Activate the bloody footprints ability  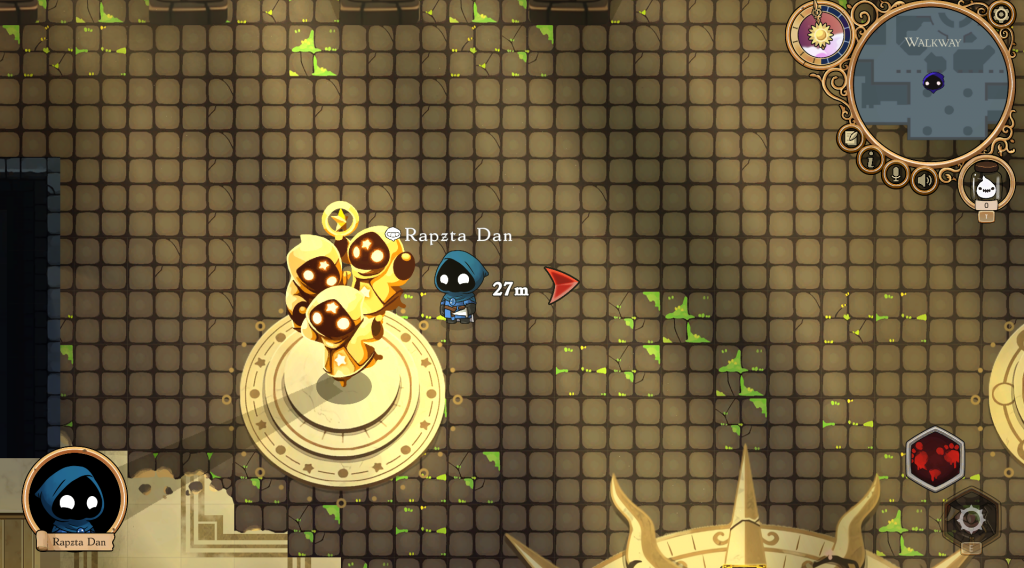click(x=934, y=459)
